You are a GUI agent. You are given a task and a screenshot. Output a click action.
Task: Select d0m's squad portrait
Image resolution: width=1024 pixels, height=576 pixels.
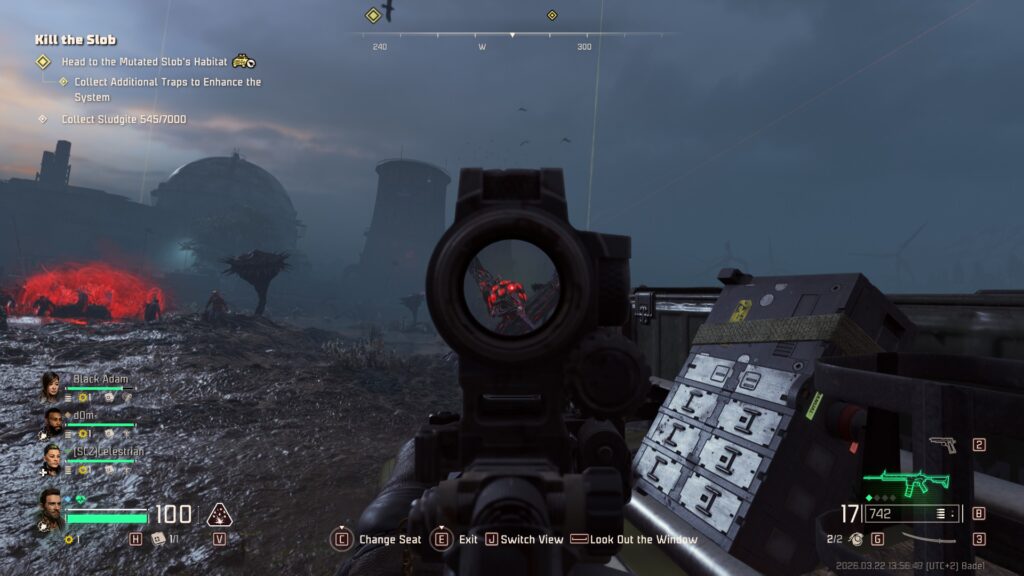[x=50, y=421]
